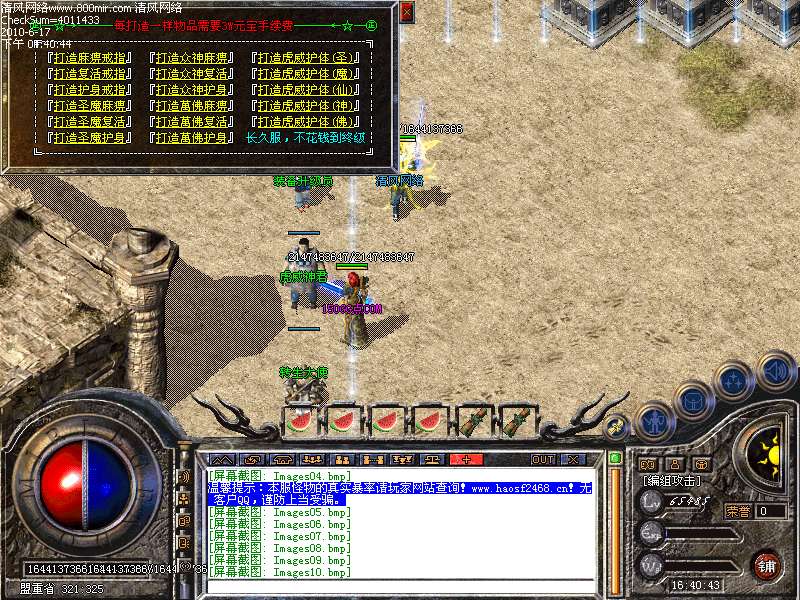Choose 打造众神复活 in the dialog
Viewport: 800px width, 600px height.
(x=190, y=74)
